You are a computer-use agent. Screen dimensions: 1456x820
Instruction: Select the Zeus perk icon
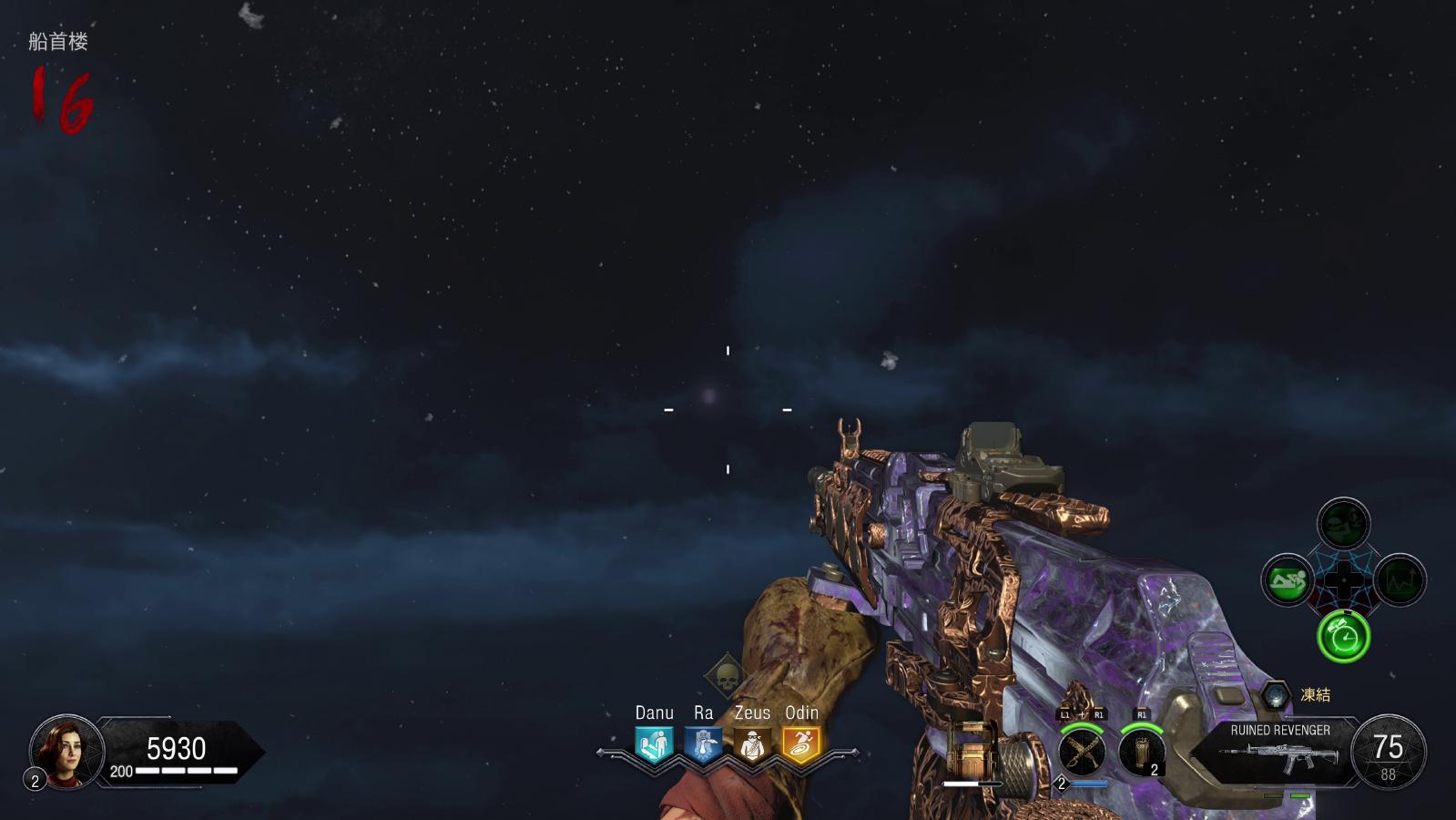752,745
